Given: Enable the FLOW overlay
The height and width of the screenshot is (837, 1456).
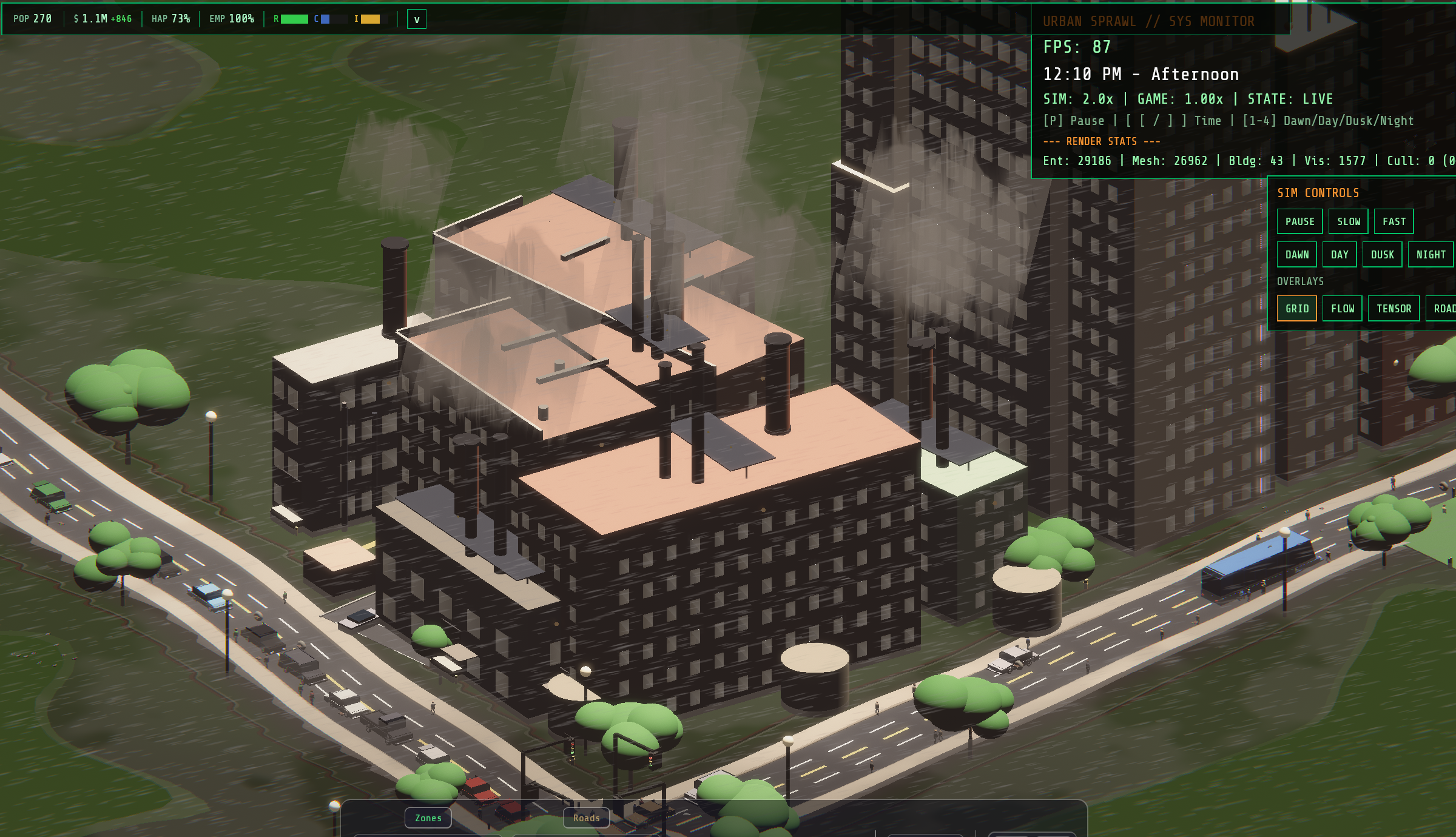Looking at the screenshot, I should click(1342, 308).
